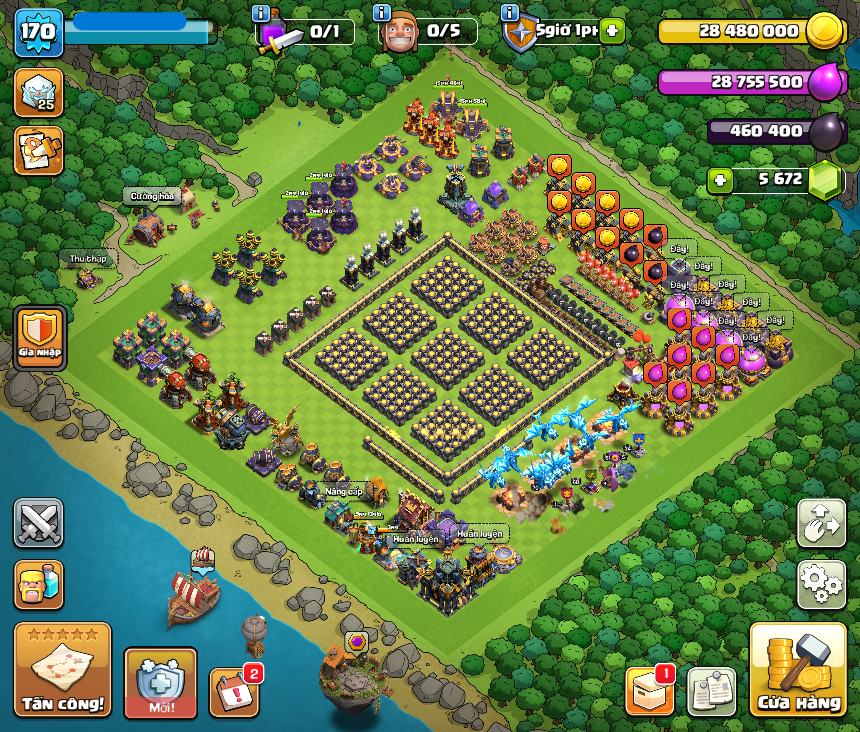860x732 pixels.
Task: Open the ore resources icon showing 25
Action: 39,92
